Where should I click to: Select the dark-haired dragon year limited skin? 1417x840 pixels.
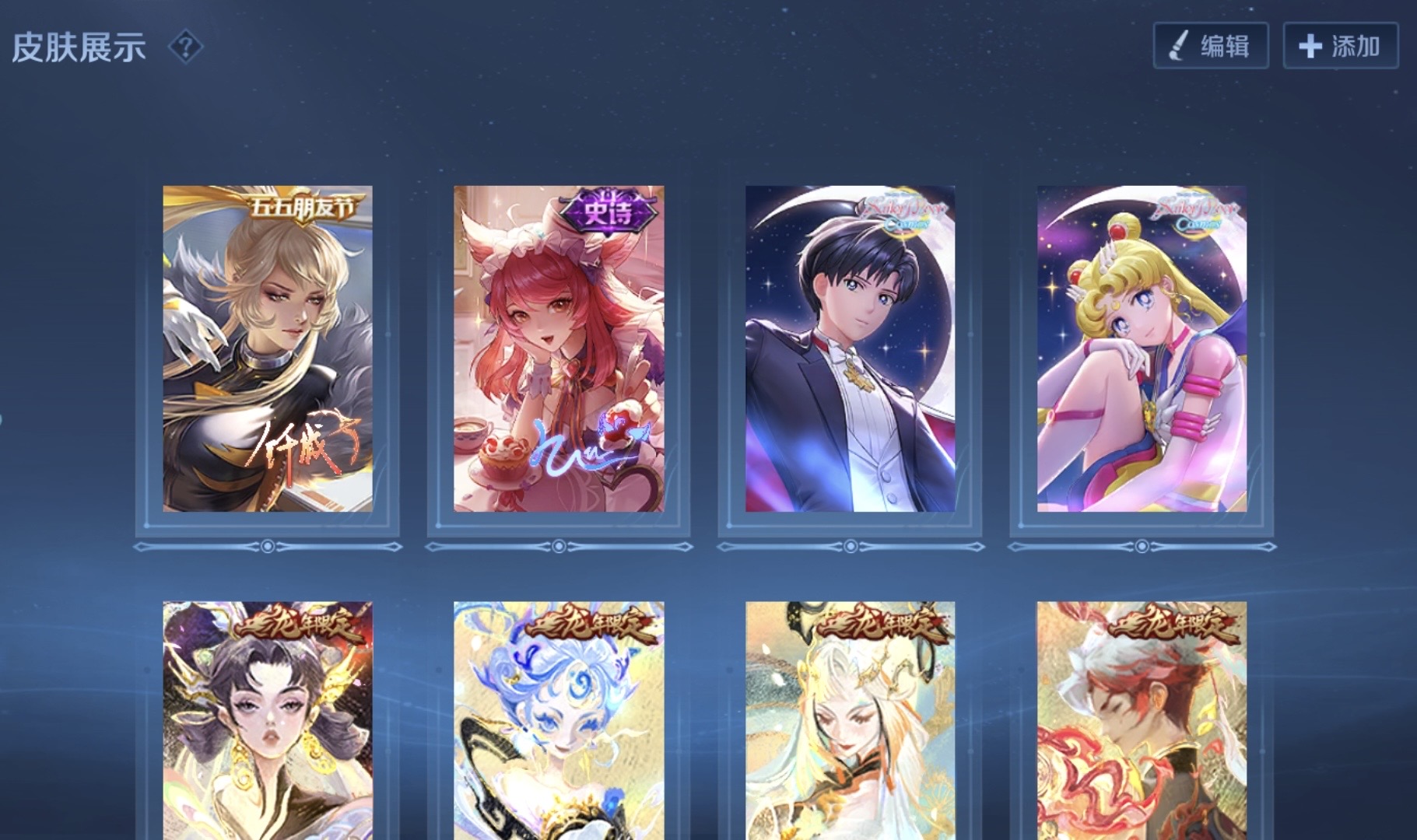268,719
